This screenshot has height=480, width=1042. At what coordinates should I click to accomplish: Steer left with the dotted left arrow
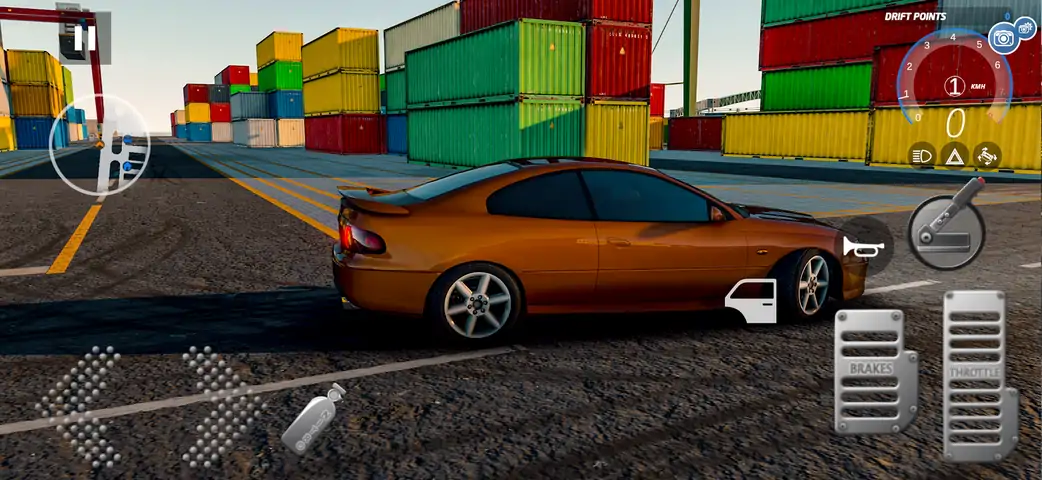80,406
